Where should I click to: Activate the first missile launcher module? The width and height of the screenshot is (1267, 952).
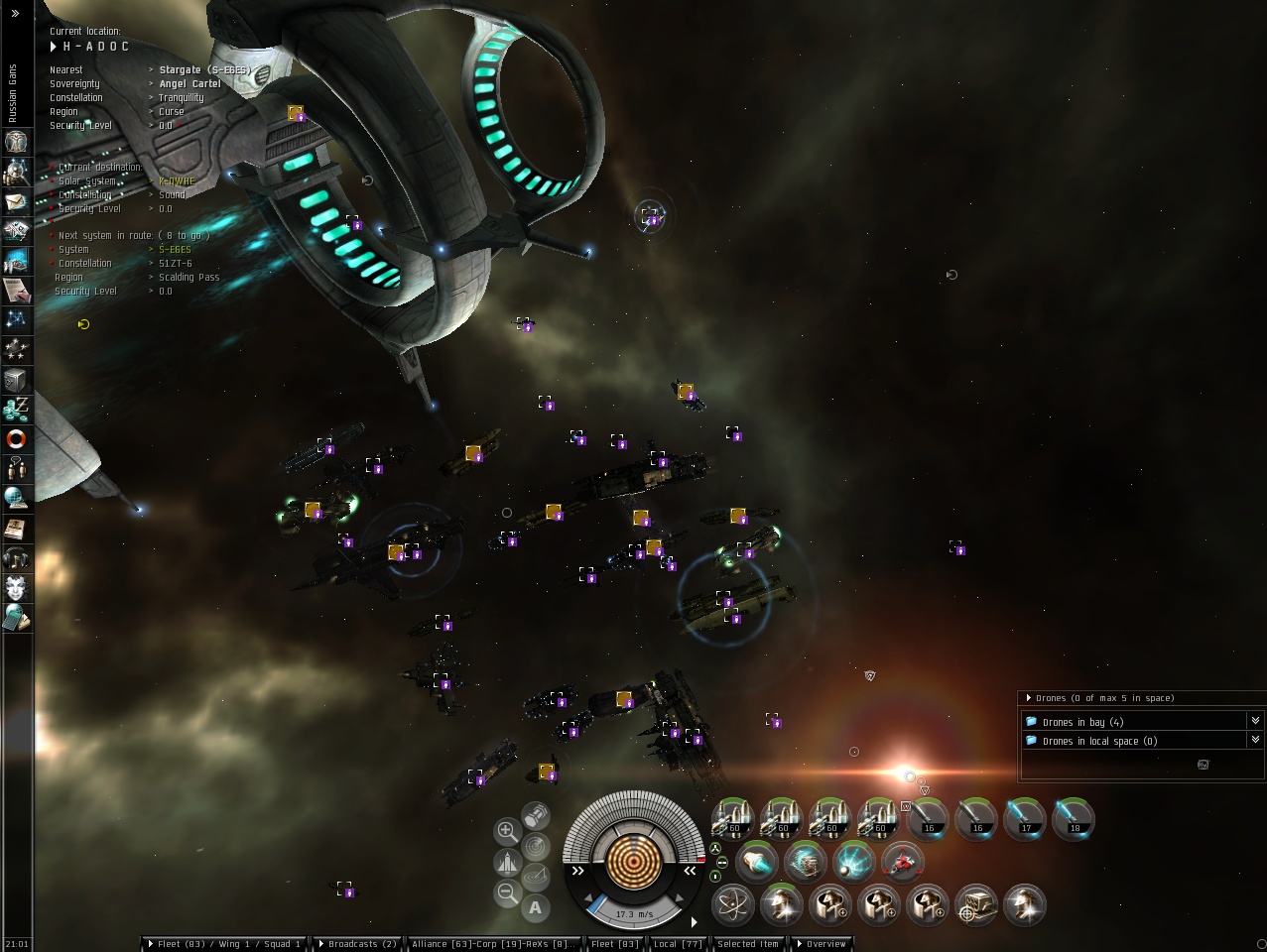[732, 819]
